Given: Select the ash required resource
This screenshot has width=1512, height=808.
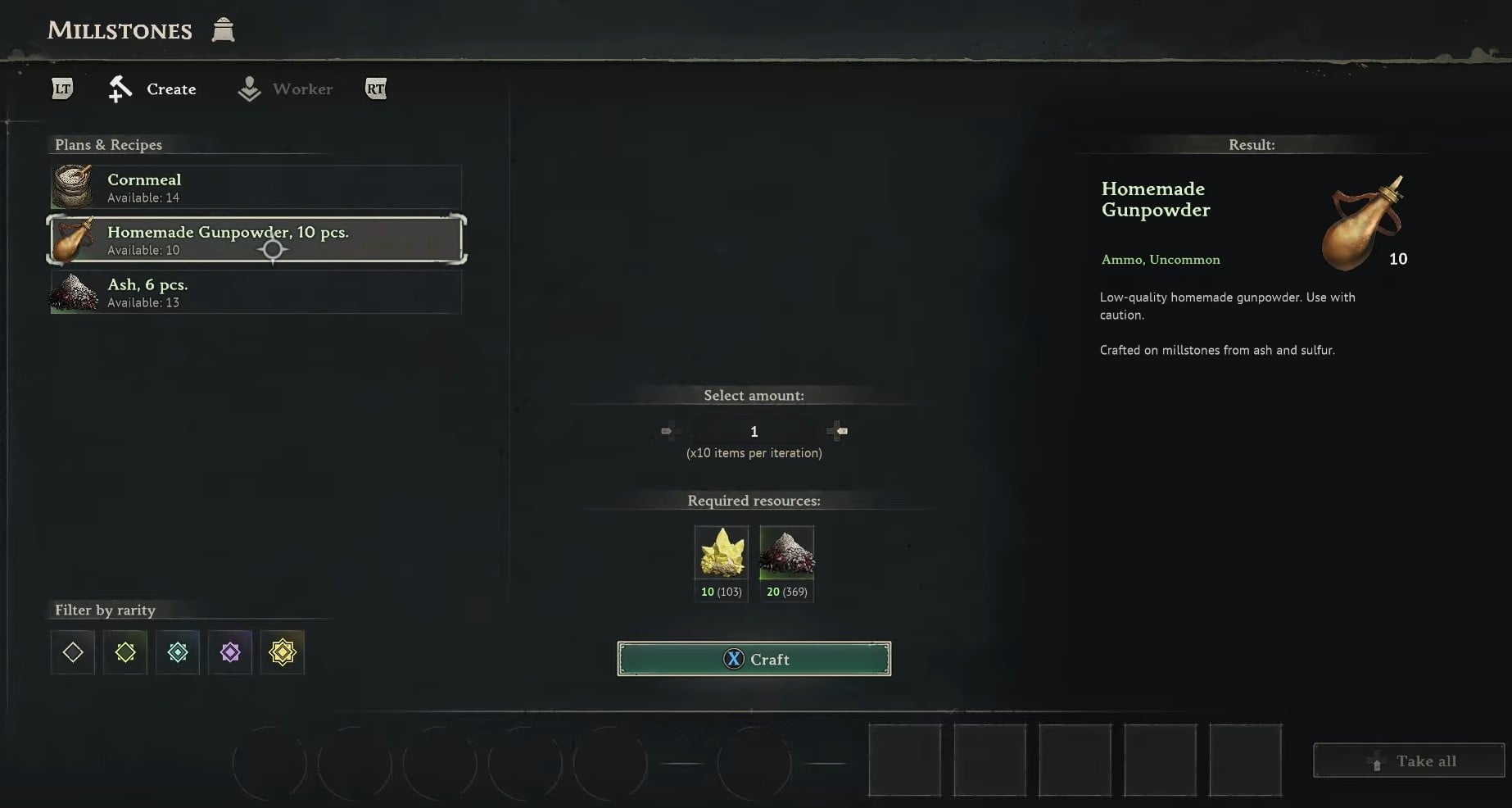Looking at the screenshot, I should [786, 554].
